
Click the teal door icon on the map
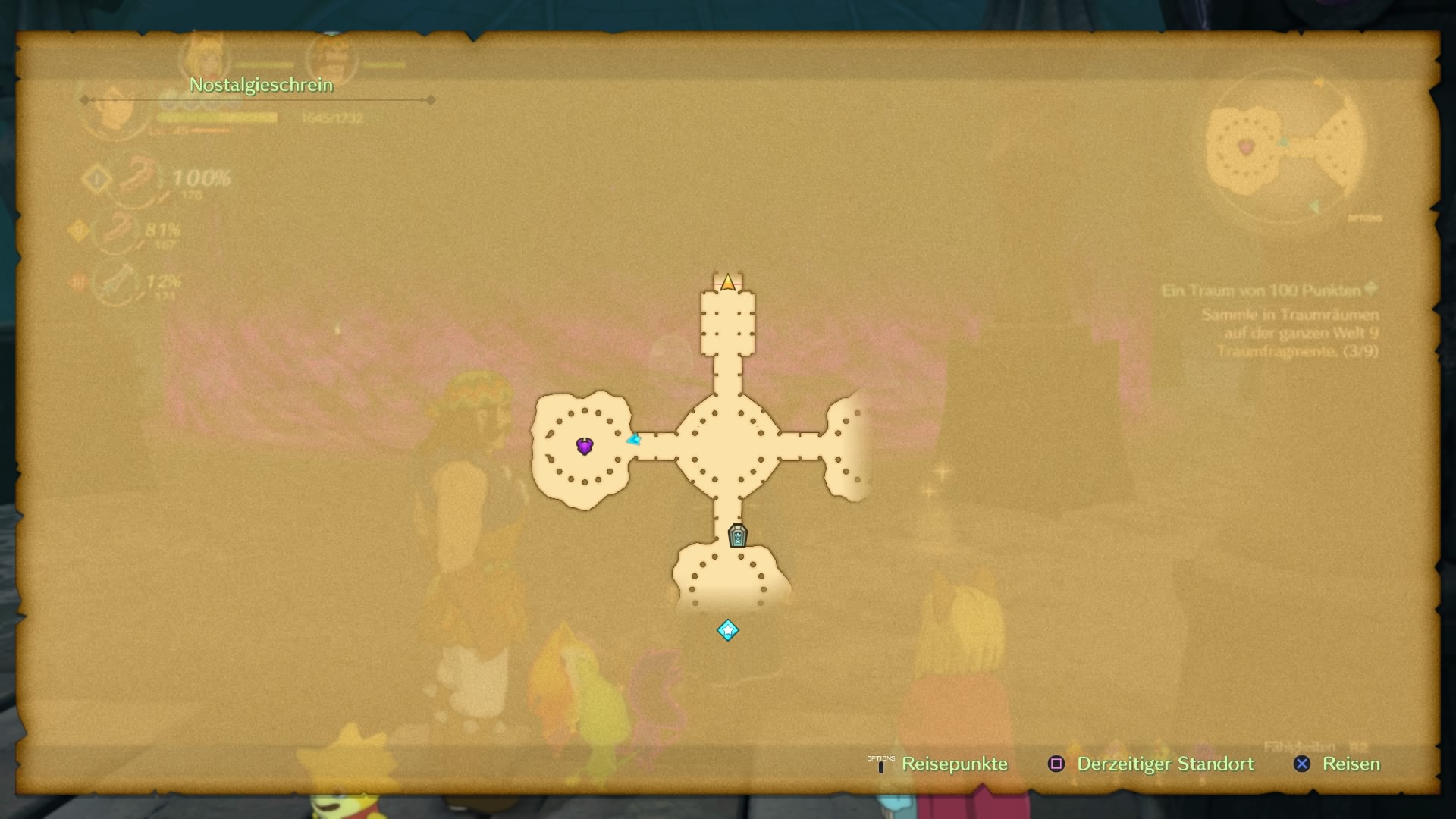coord(737,535)
